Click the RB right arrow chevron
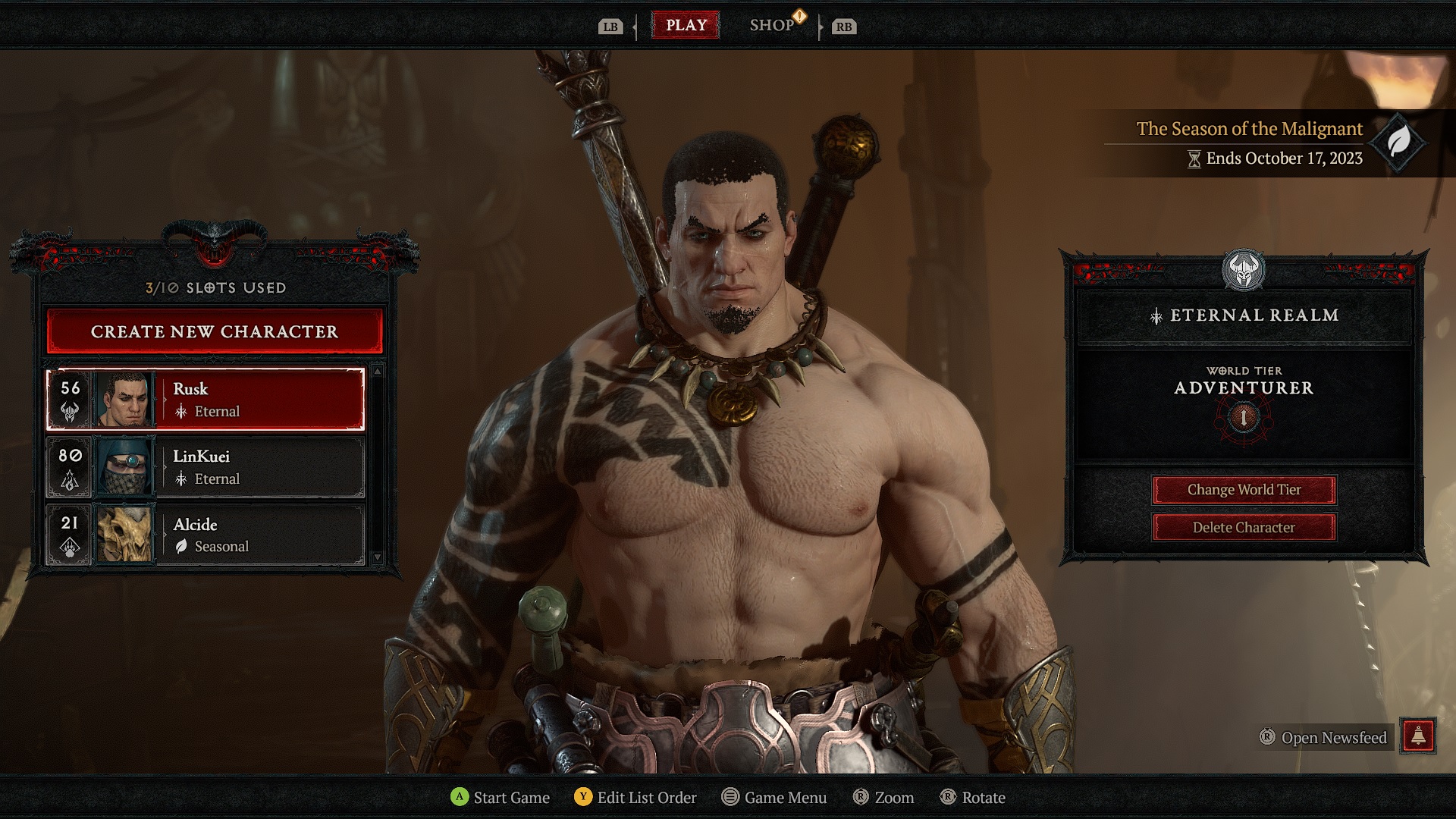1456x819 pixels. coord(822,27)
